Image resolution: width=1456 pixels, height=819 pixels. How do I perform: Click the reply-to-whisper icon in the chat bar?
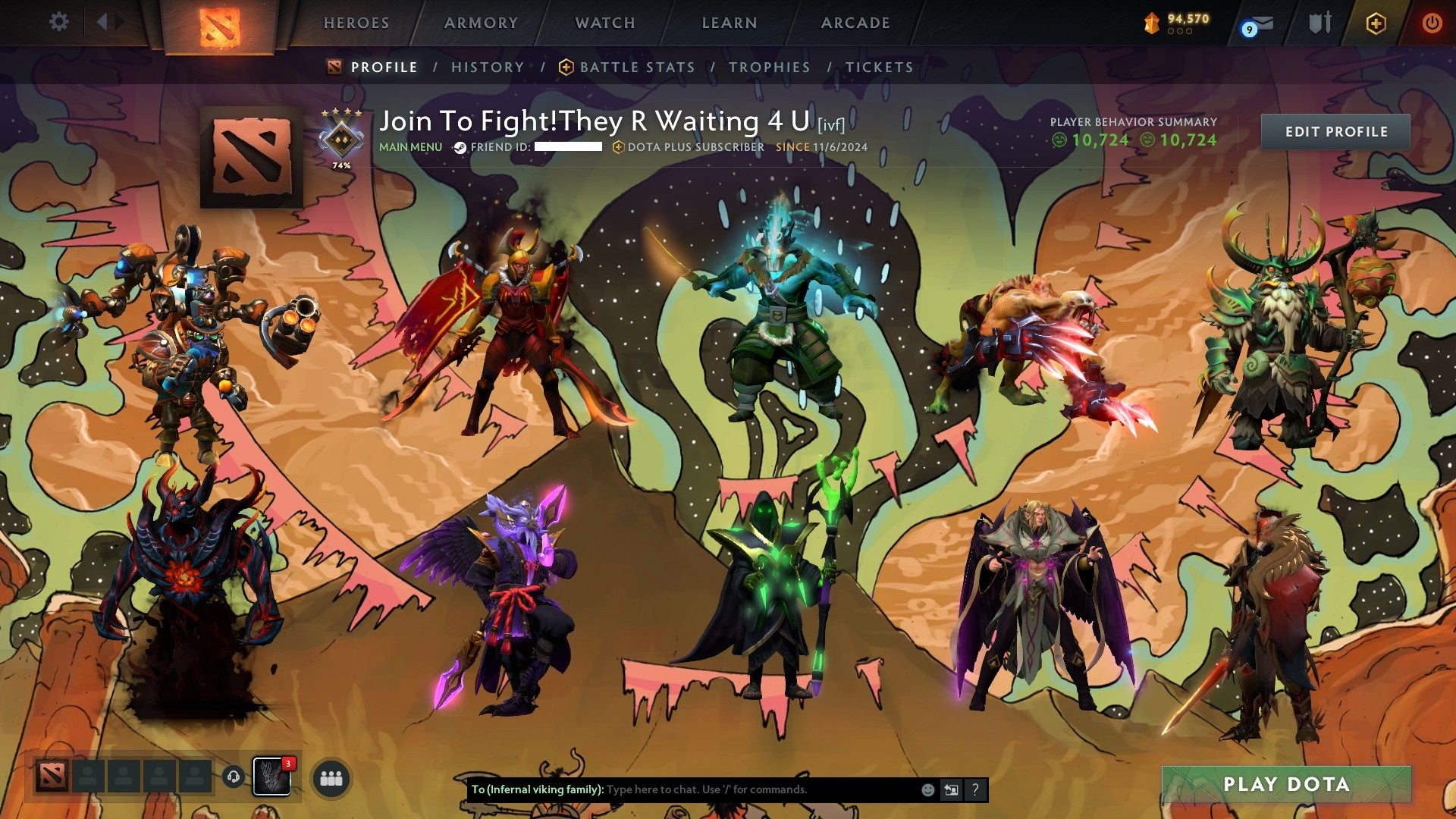tap(951, 789)
